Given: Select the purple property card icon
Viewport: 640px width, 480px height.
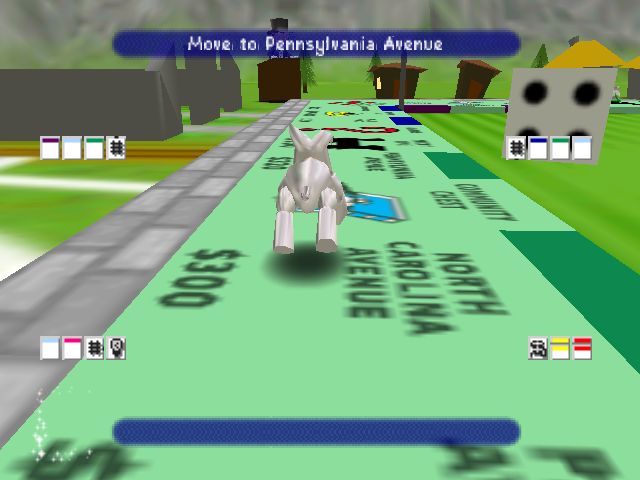Looking at the screenshot, I should click(50, 148).
